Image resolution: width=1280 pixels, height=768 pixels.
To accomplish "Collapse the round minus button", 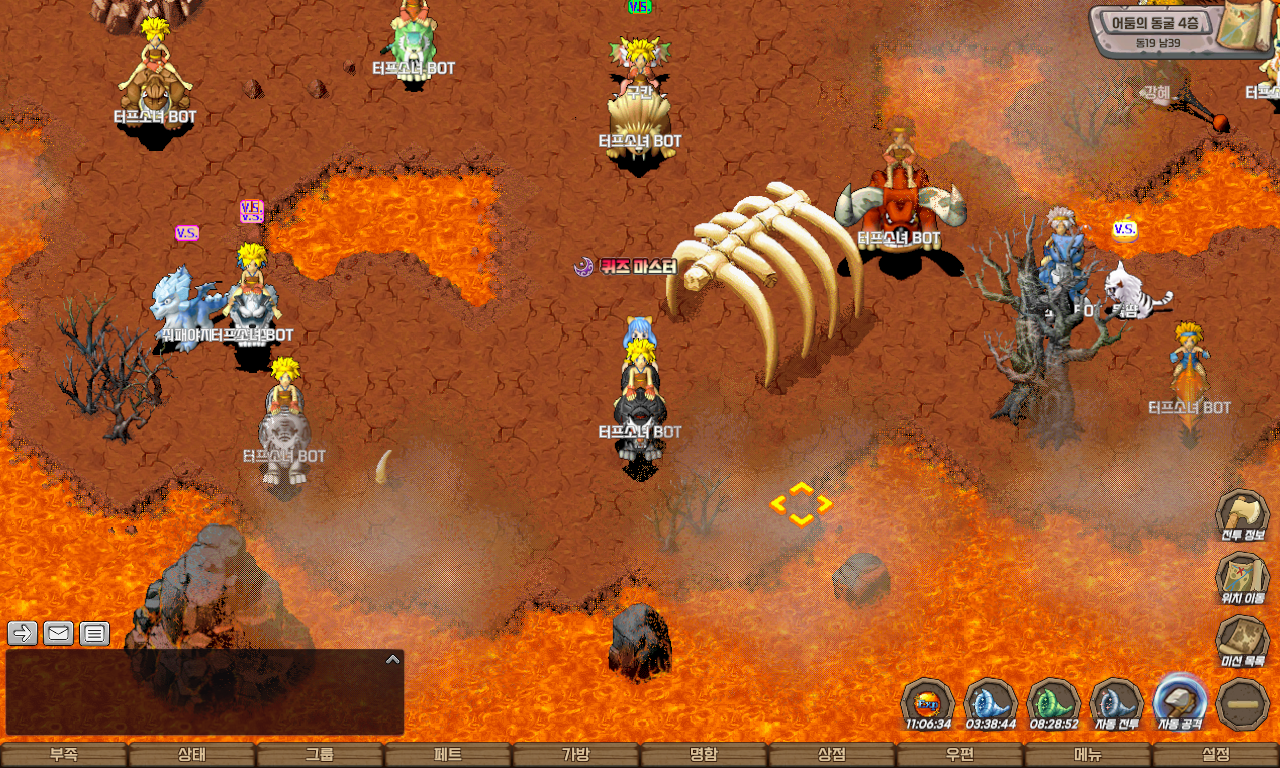I will [x=1243, y=703].
